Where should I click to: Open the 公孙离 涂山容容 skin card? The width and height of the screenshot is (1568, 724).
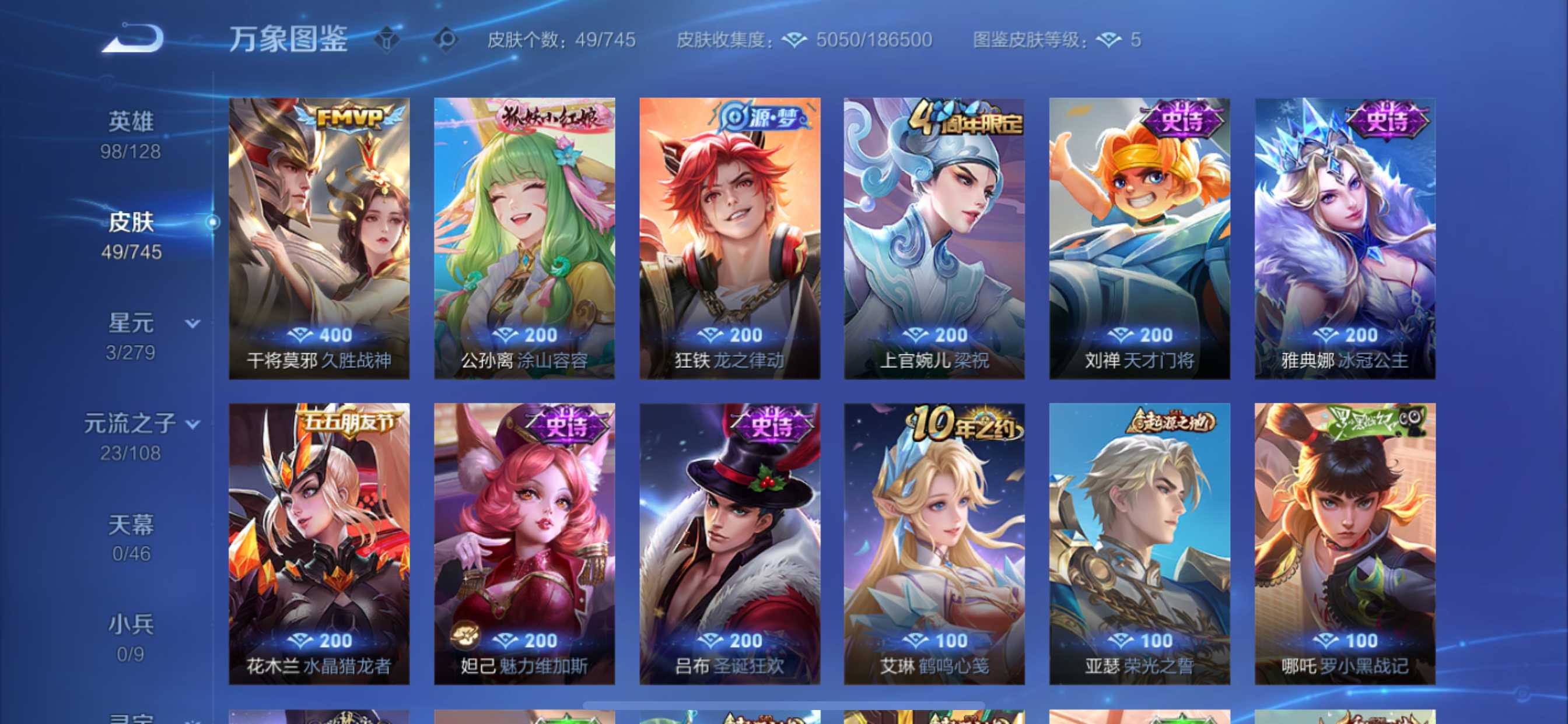pyautogui.click(x=524, y=238)
